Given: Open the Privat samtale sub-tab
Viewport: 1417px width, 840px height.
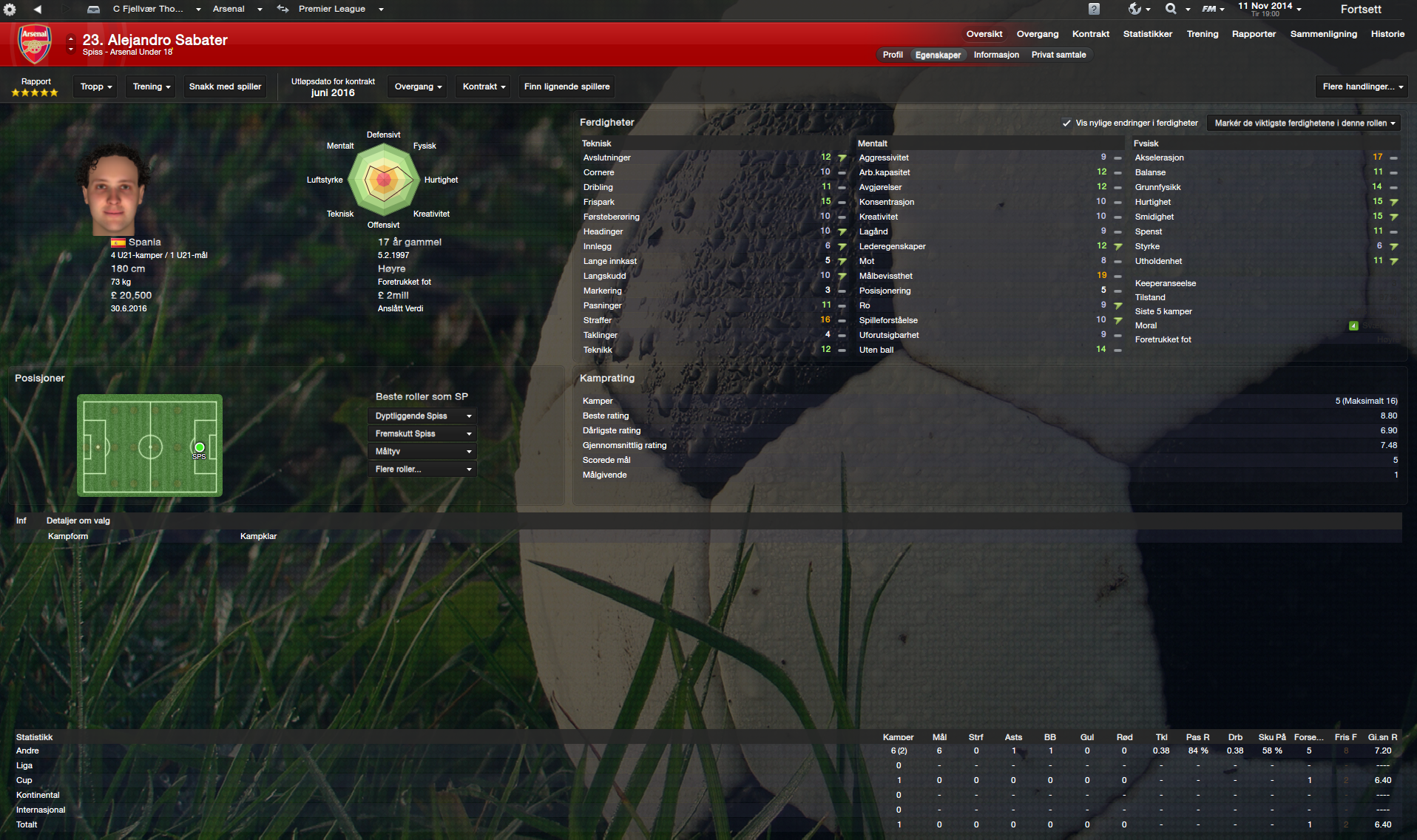Looking at the screenshot, I should click(1058, 55).
